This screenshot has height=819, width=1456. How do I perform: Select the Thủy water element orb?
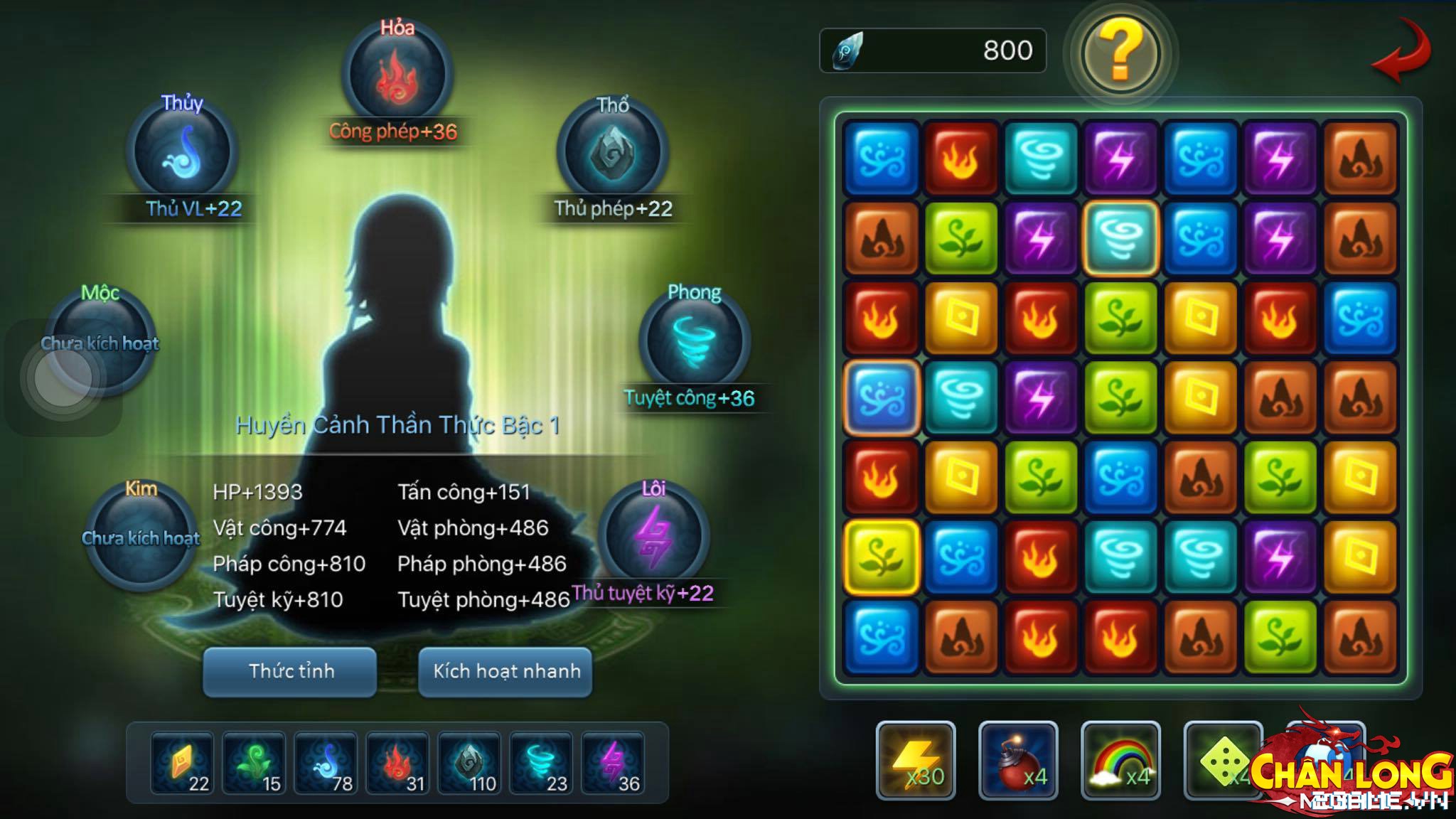click(x=181, y=153)
